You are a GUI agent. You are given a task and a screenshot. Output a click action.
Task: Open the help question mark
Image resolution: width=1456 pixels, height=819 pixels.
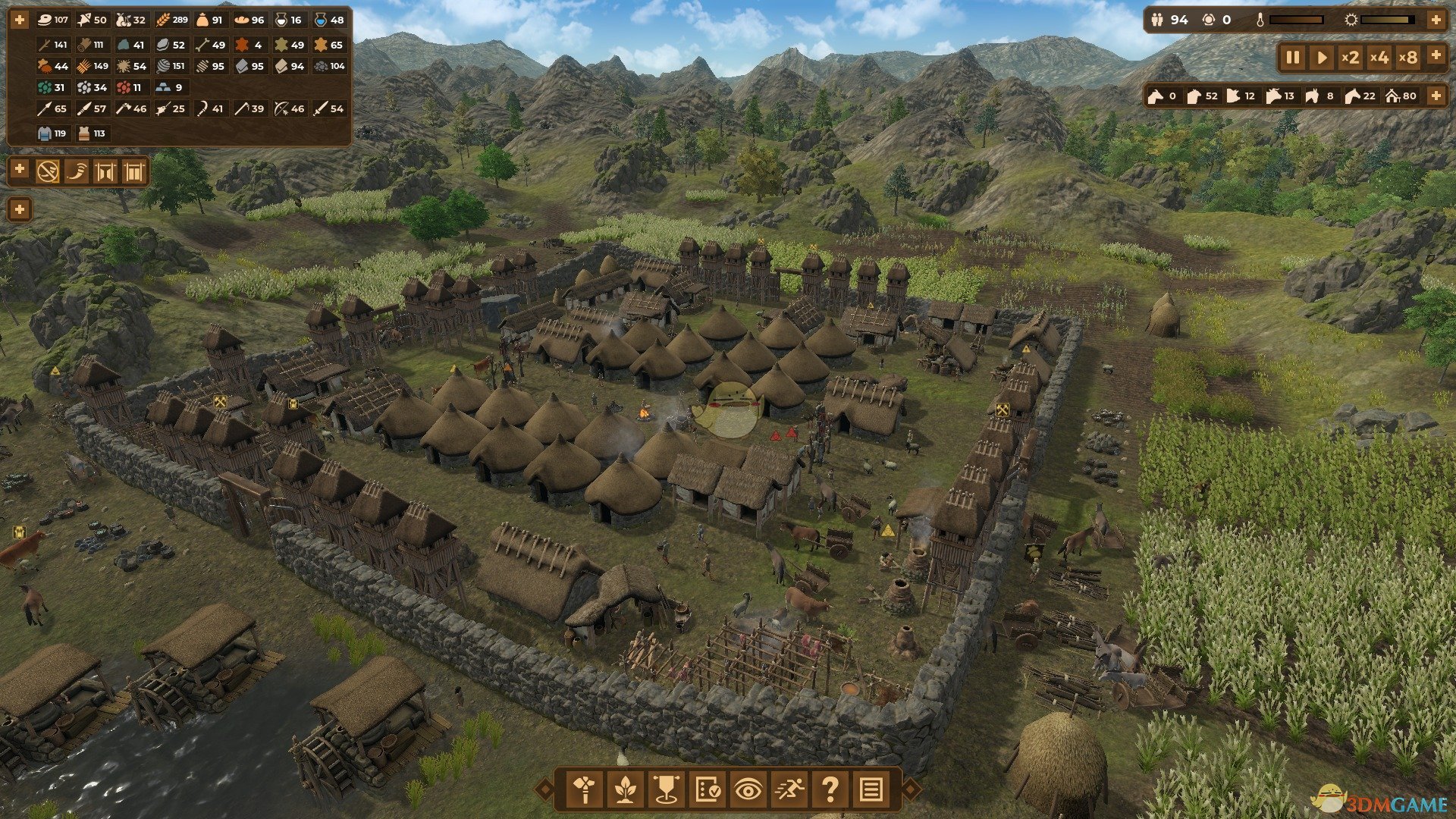(x=830, y=790)
